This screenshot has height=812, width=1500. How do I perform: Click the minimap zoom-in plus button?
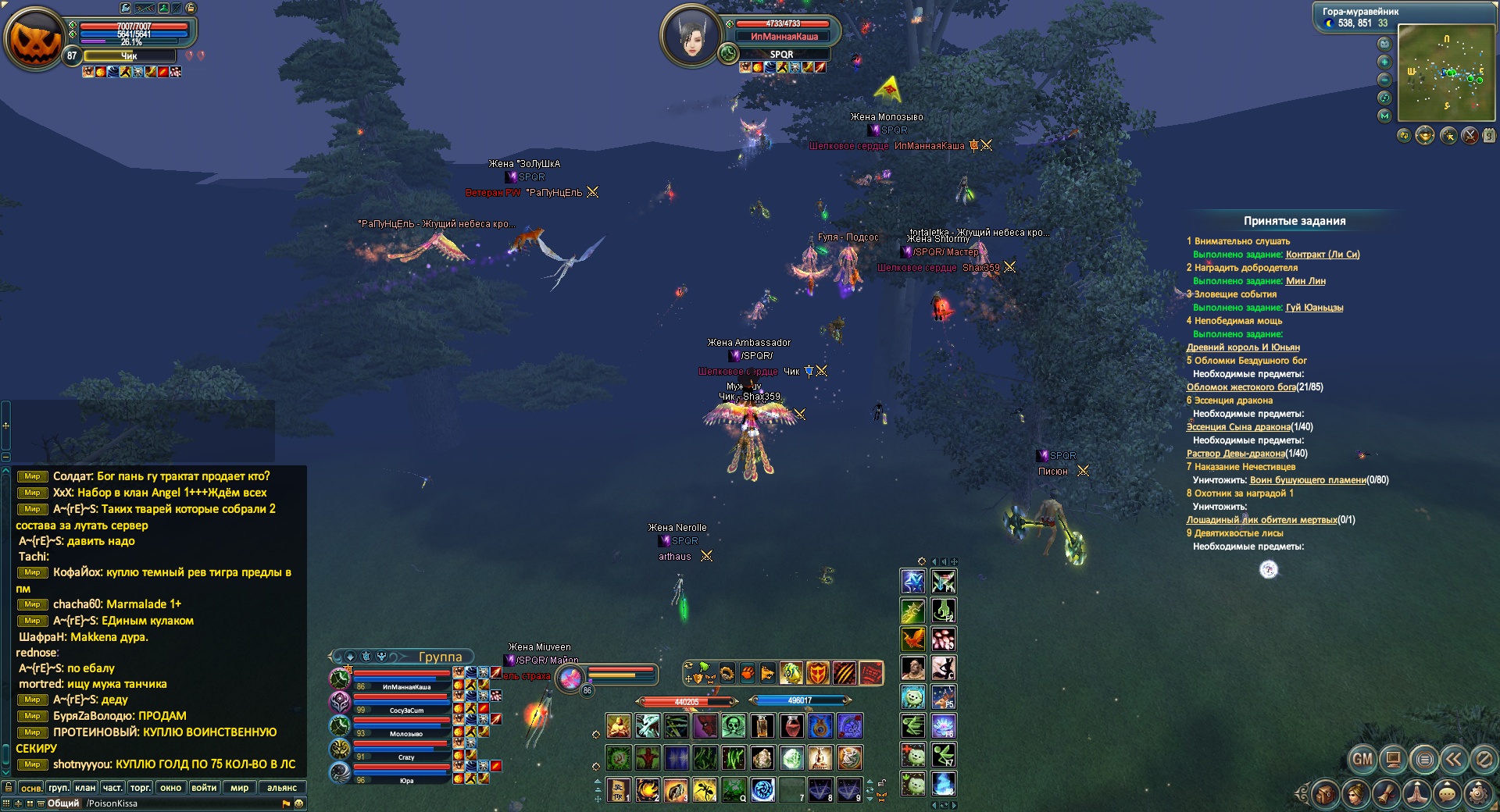1384,62
